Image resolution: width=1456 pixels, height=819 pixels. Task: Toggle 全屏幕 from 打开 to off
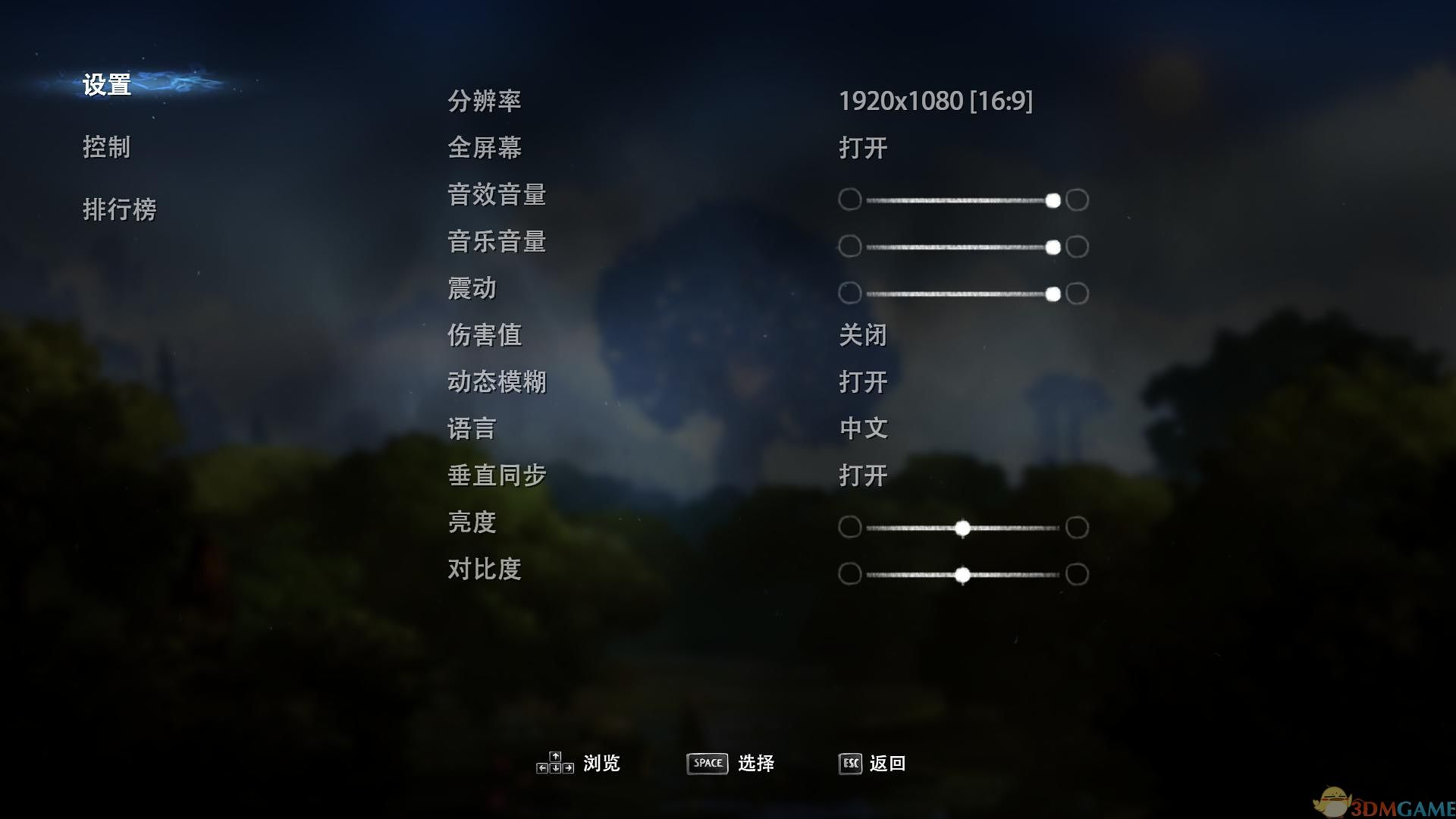point(864,149)
